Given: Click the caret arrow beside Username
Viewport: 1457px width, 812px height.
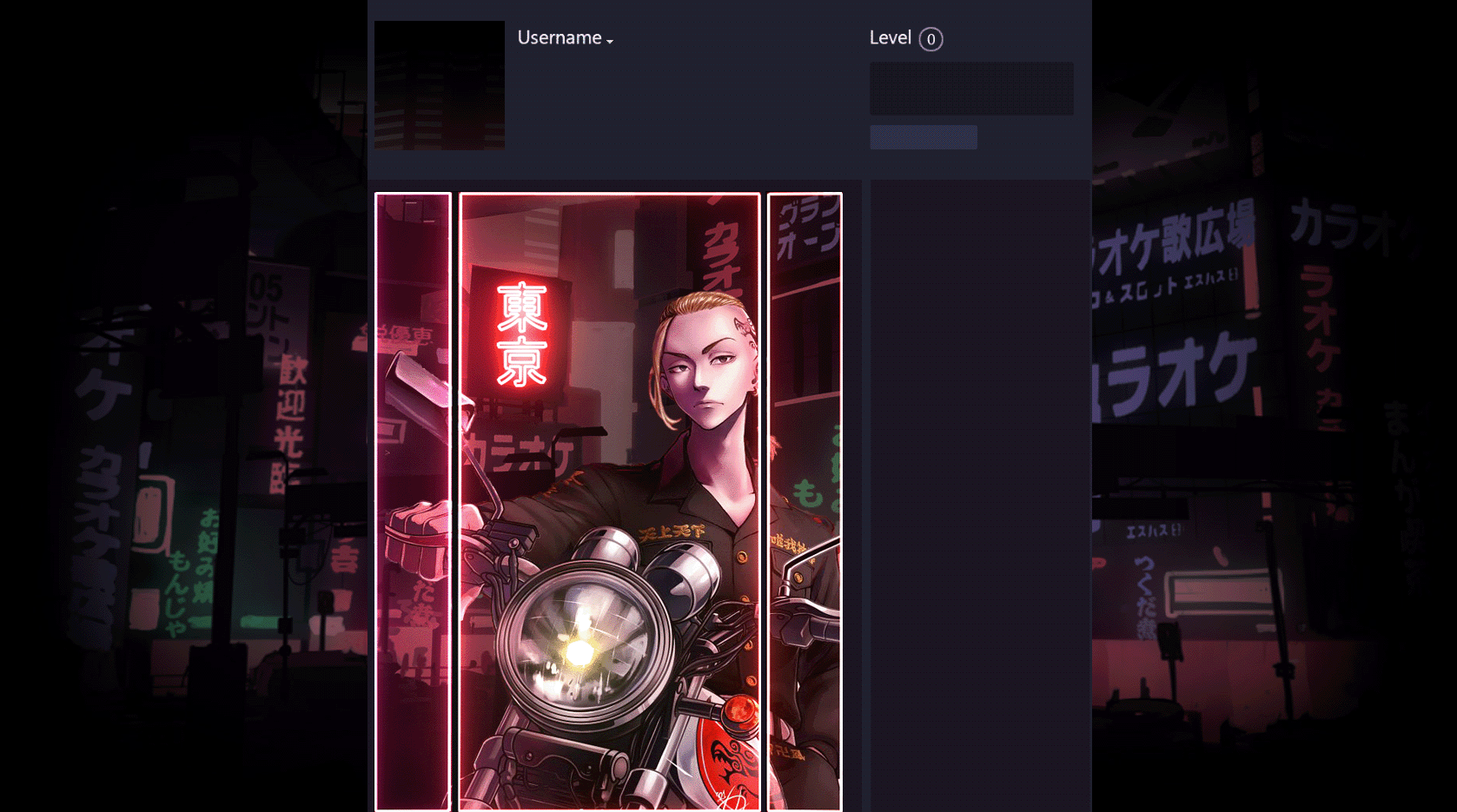Looking at the screenshot, I should [609, 41].
